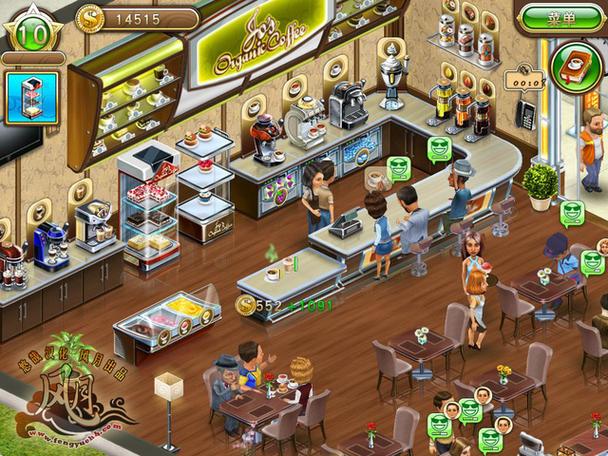Image resolution: width=608 pixels, height=456 pixels.
Task: Open the green 菜单 menu button
Action: [x=560, y=18]
